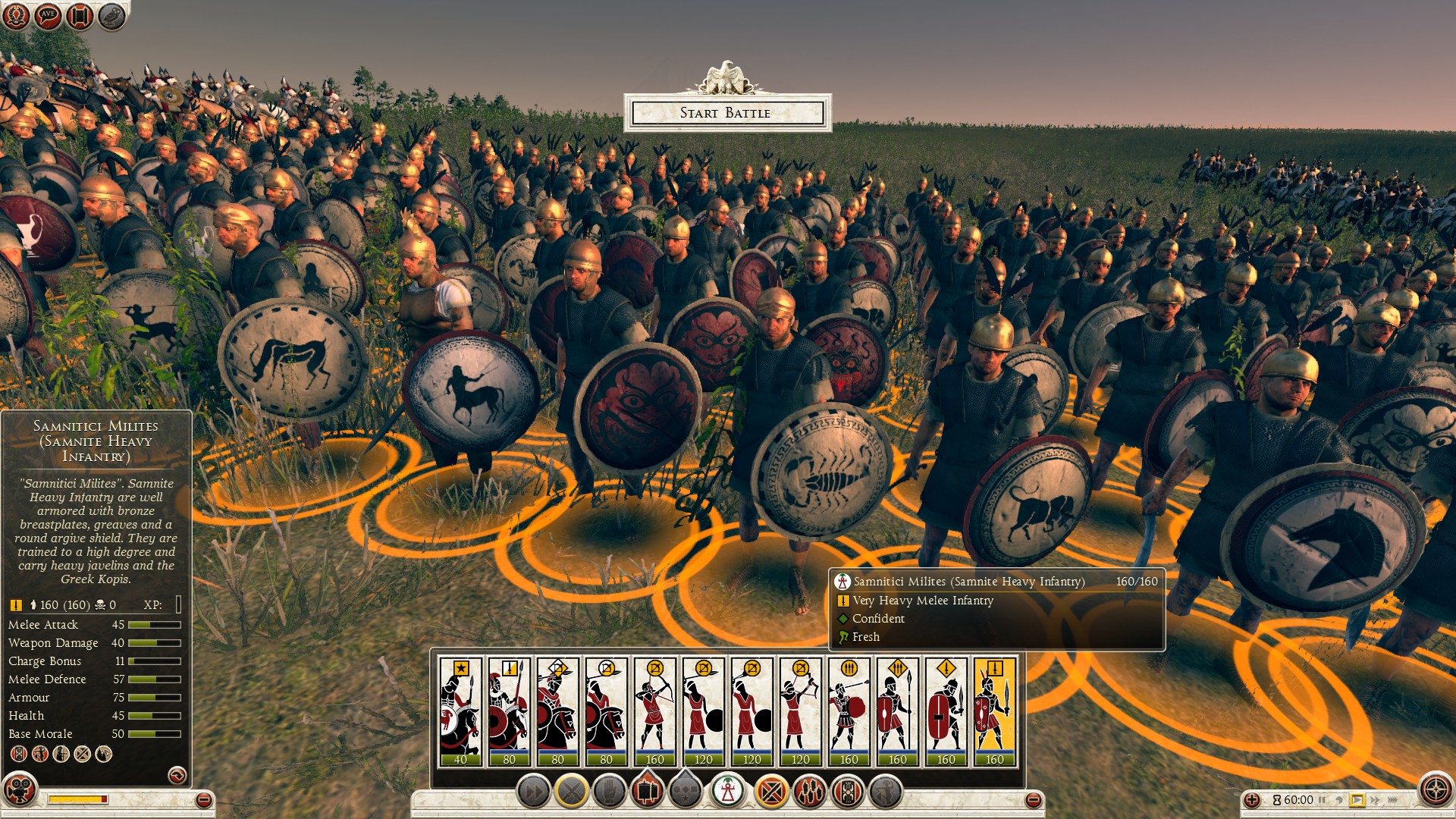Click the film camera icon button

click(20, 789)
